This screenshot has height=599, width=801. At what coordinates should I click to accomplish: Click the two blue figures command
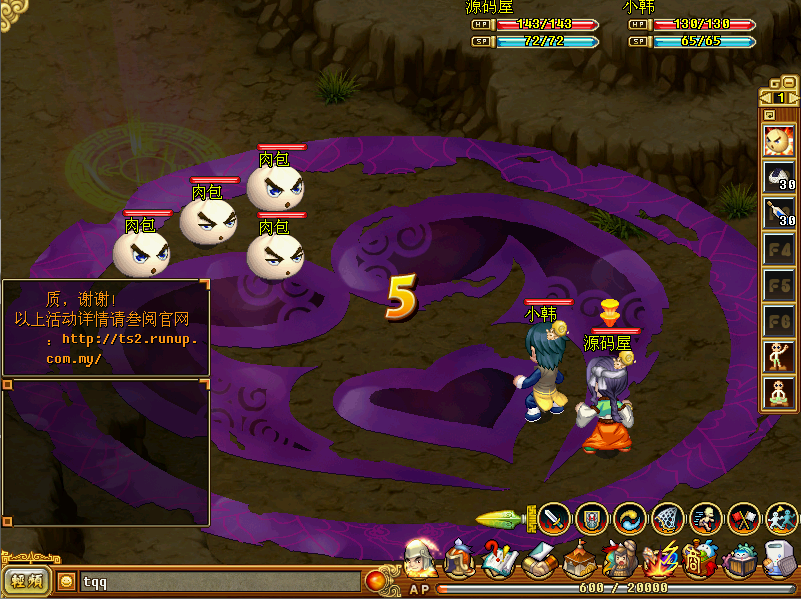780,518
